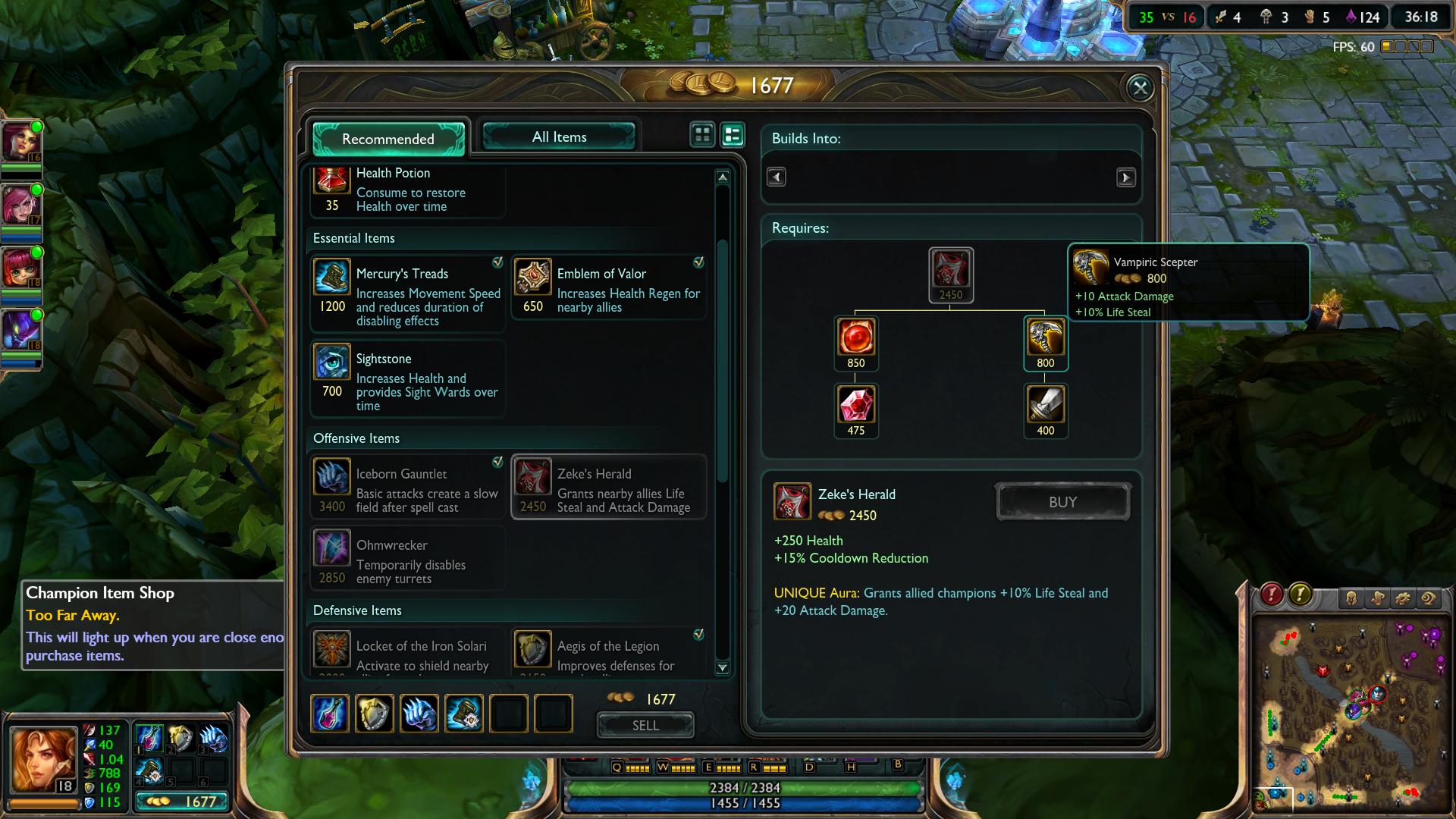Click the shop list's down scroll arrow
1456x819 pixels.
pyautogui.click(x=723, y=668)
